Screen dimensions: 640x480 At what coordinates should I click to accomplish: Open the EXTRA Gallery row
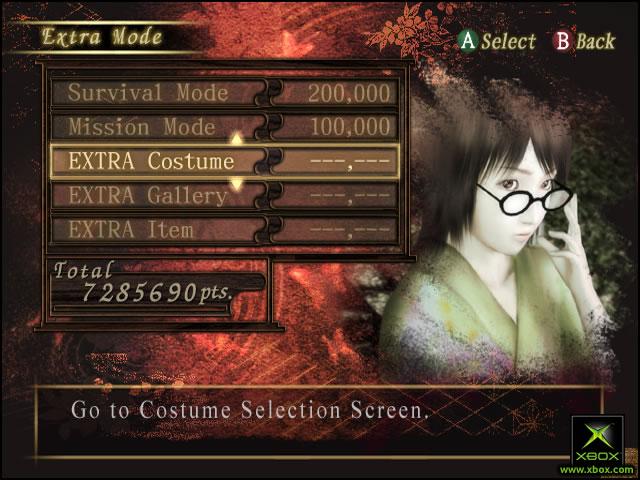pos(147,196)
